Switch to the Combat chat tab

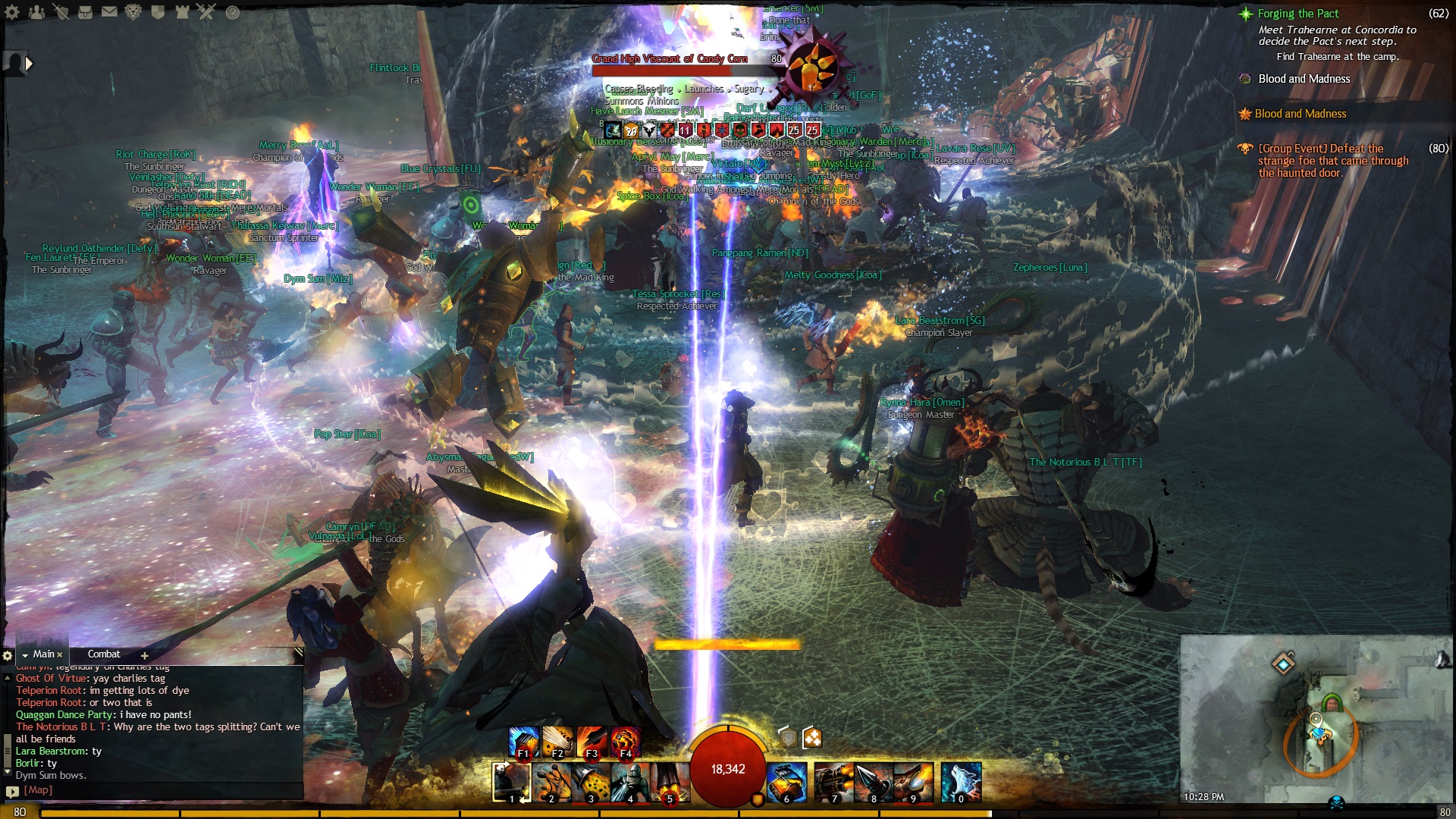click(x=104, y=654)
